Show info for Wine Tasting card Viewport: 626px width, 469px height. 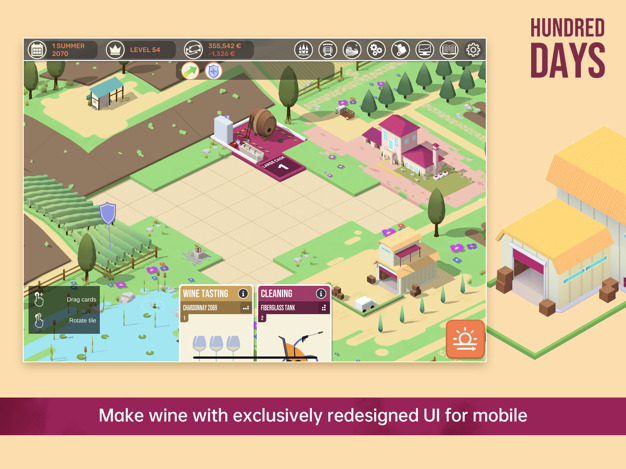[243, 294]
